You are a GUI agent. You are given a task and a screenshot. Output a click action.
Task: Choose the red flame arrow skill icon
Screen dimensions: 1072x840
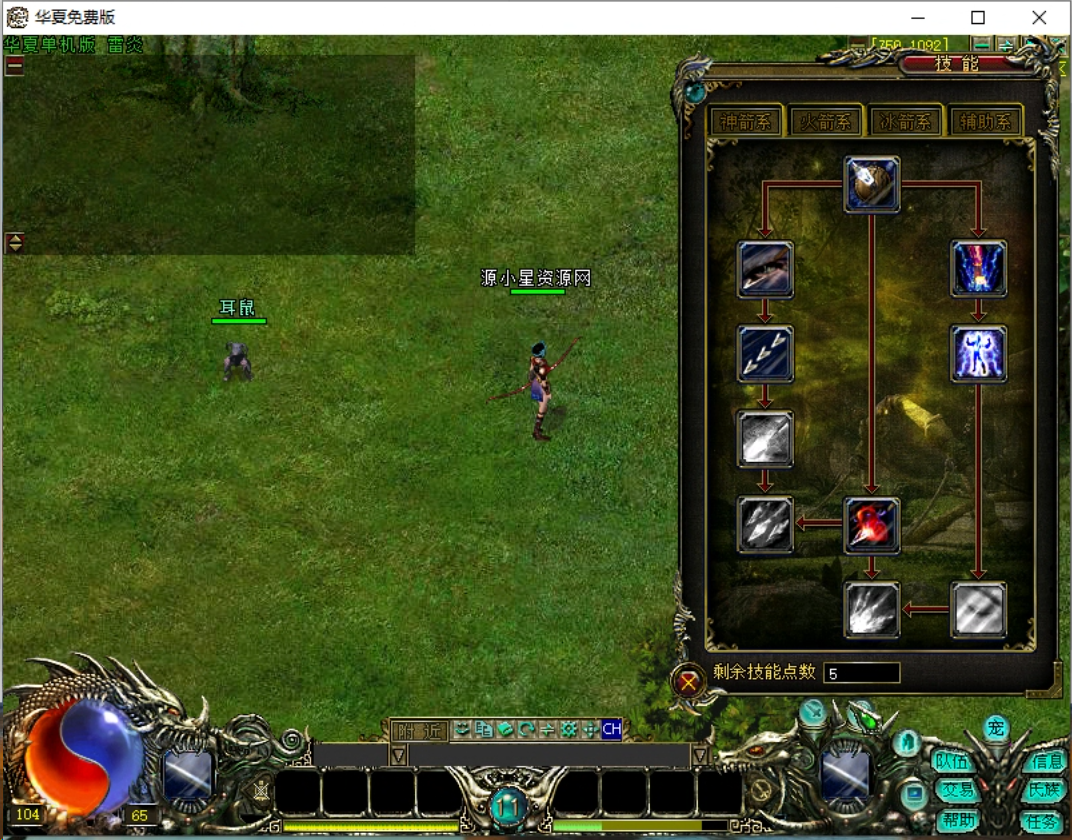(872, 525)
